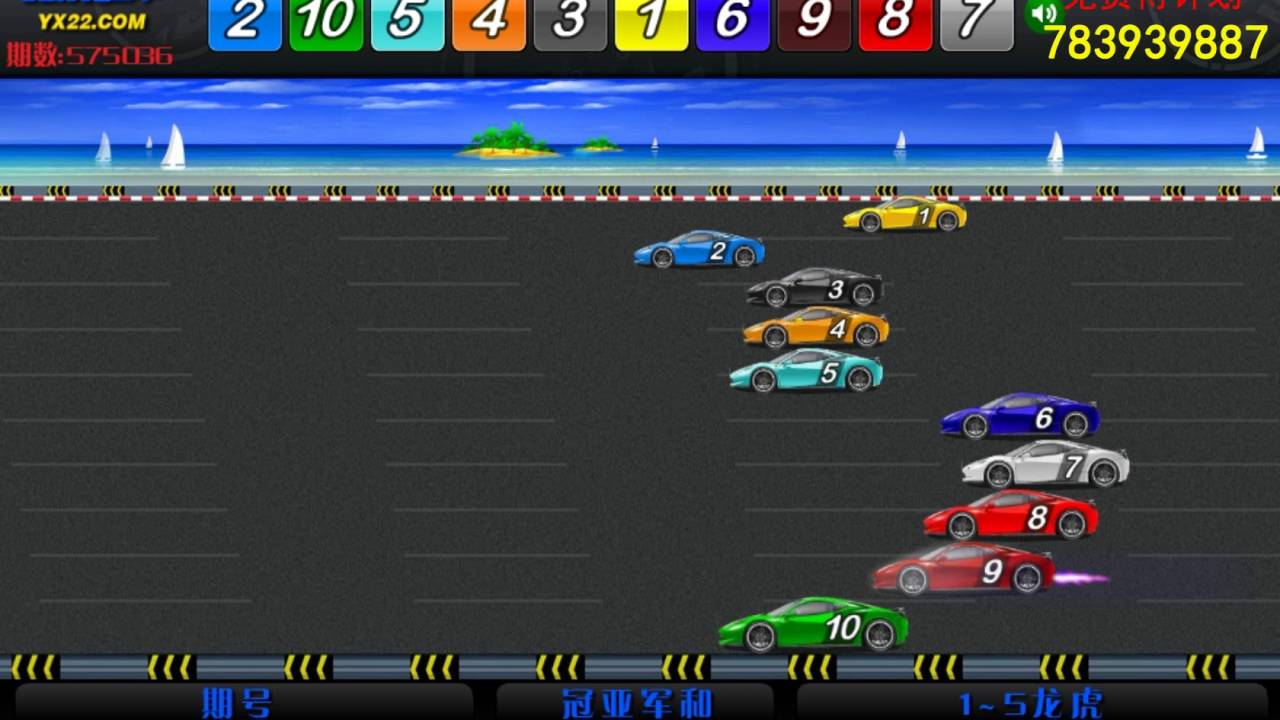1280x720 pixels.
Task: Toggle the green sound speaker icon
Action: click(1044, 13)
